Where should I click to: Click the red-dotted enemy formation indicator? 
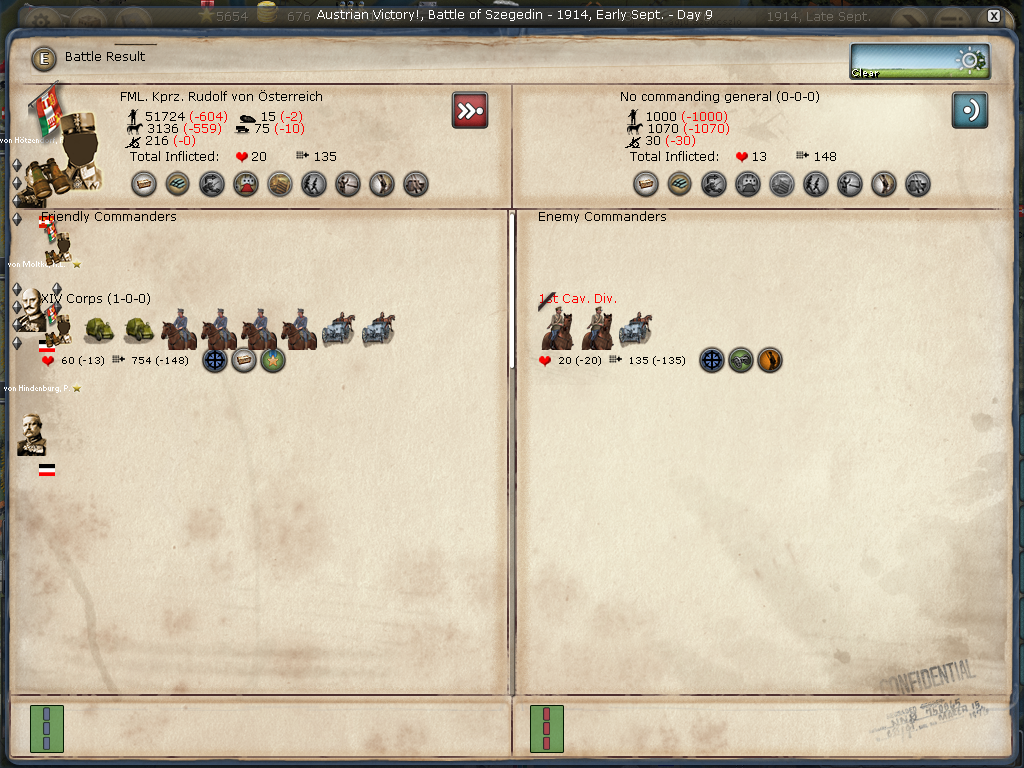point(547,728)
